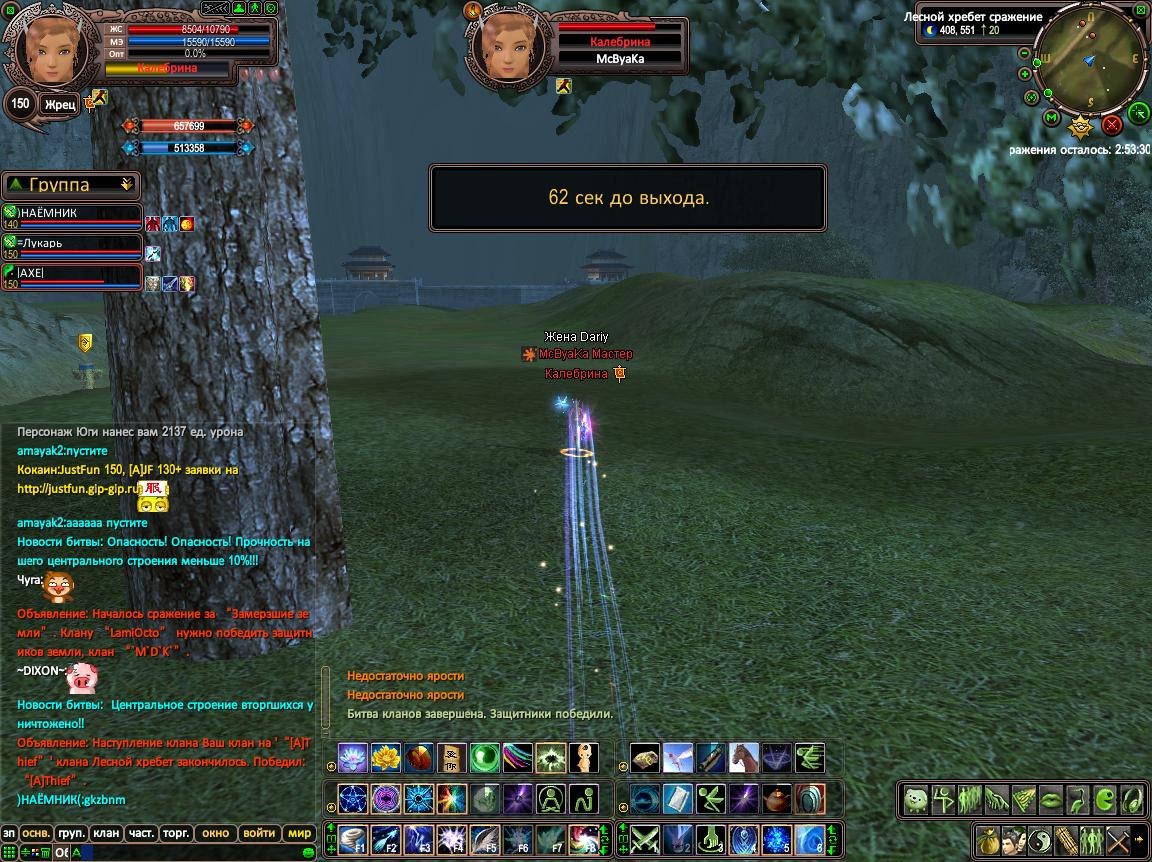Viewport: 1152px width, 862px height.
Task: Open the yin-yang menu icon
Action: pos(1040,840)
